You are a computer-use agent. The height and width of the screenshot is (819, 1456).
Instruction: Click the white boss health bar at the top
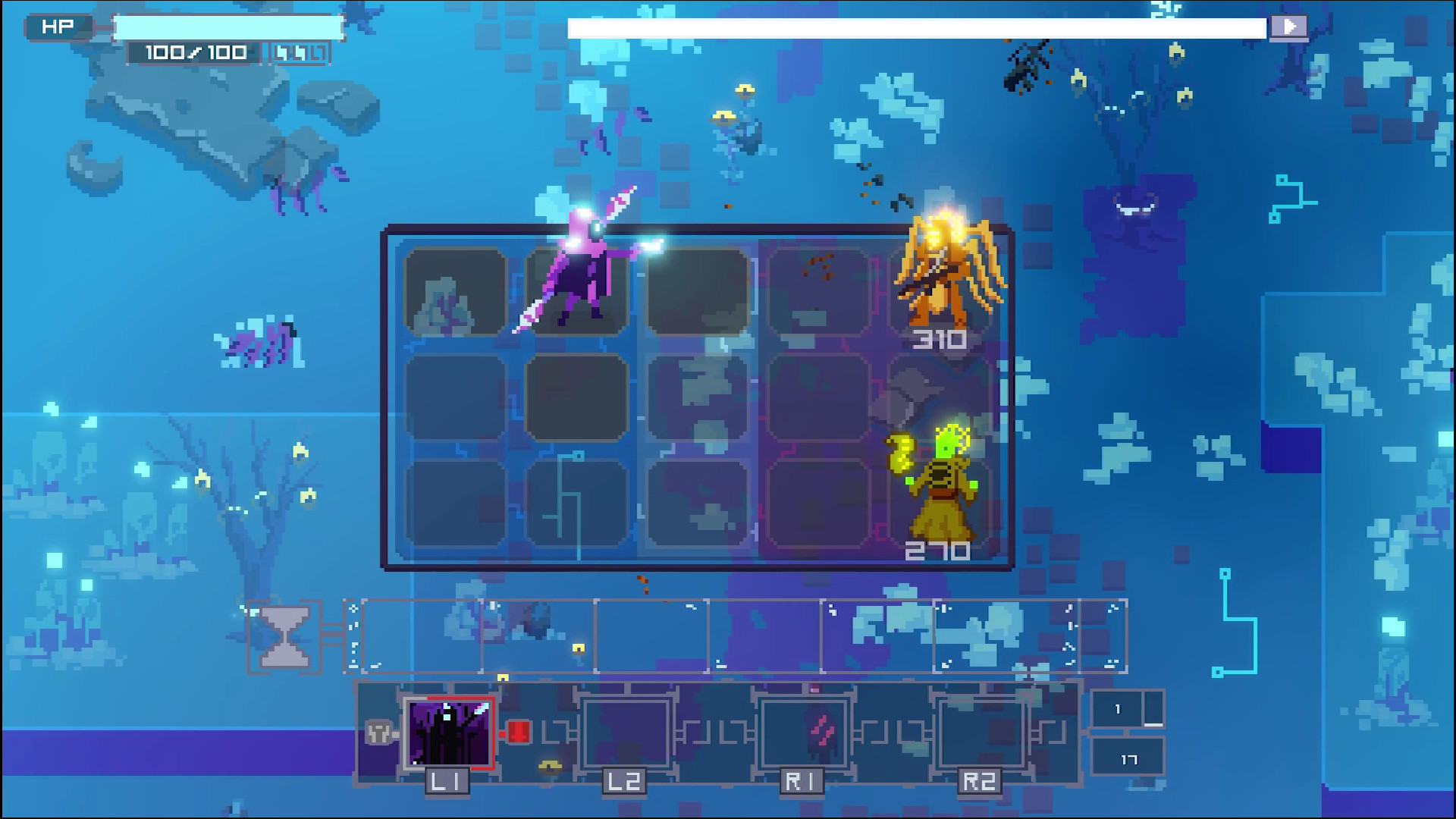coord(910,27)
